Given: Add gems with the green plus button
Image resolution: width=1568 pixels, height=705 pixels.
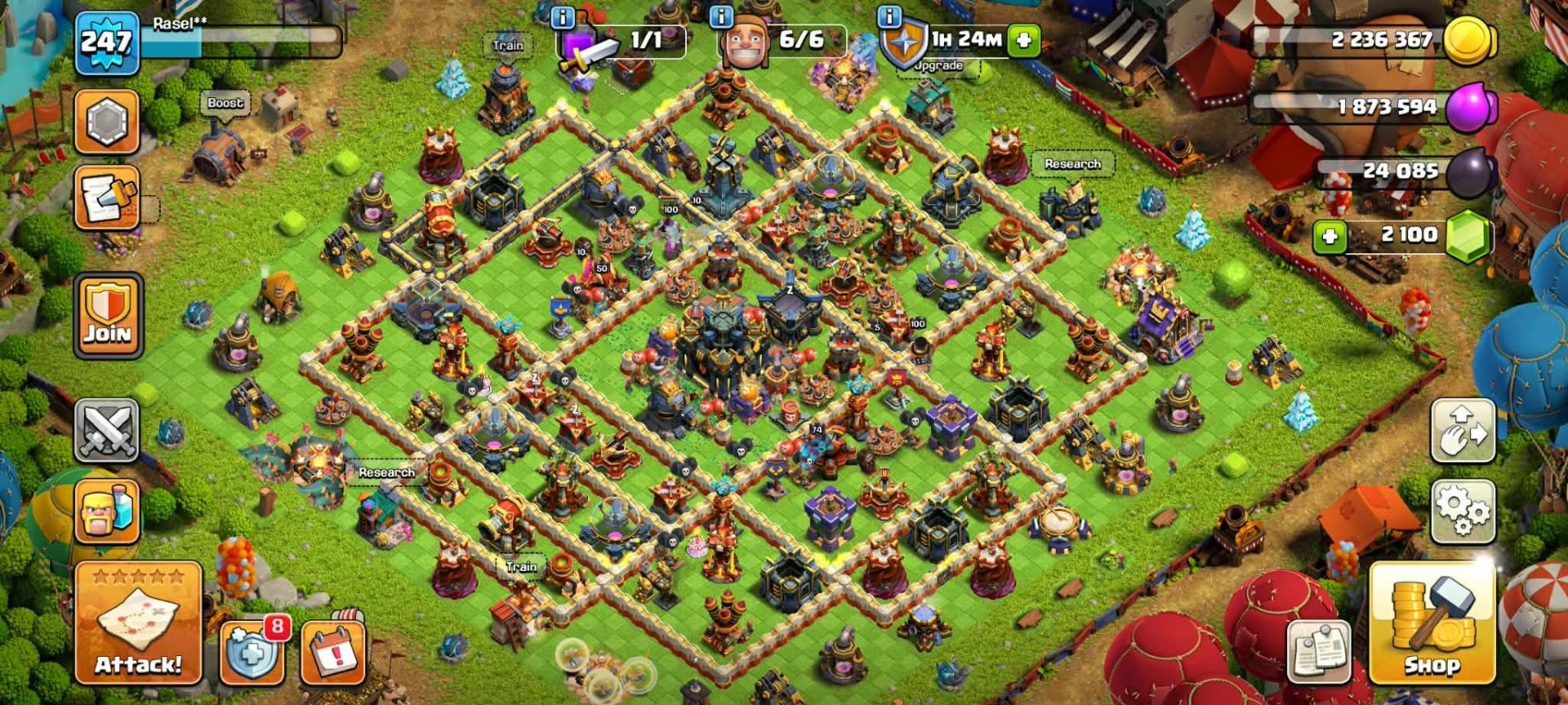Looking at the screenshot, I should (x=1329, y=237).
